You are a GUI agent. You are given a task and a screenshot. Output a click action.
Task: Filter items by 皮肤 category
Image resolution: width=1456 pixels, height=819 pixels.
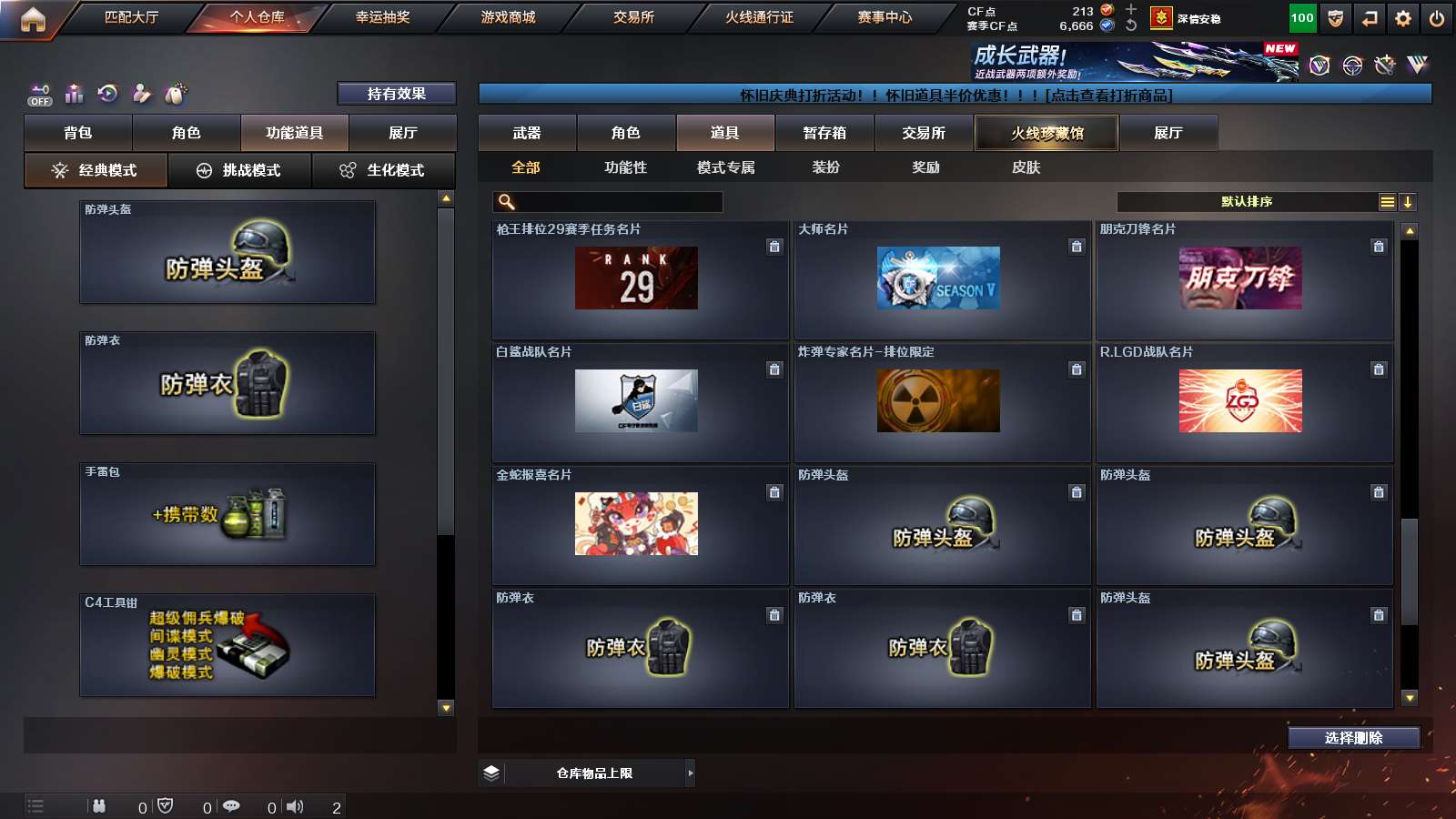(1026, 167)
